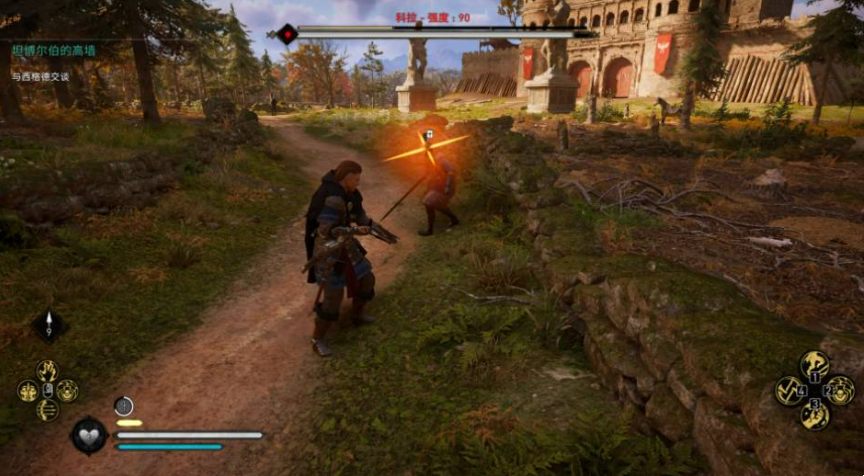Open the quest tracker objective text
The image size is (864, 476).
click(42, 76)
